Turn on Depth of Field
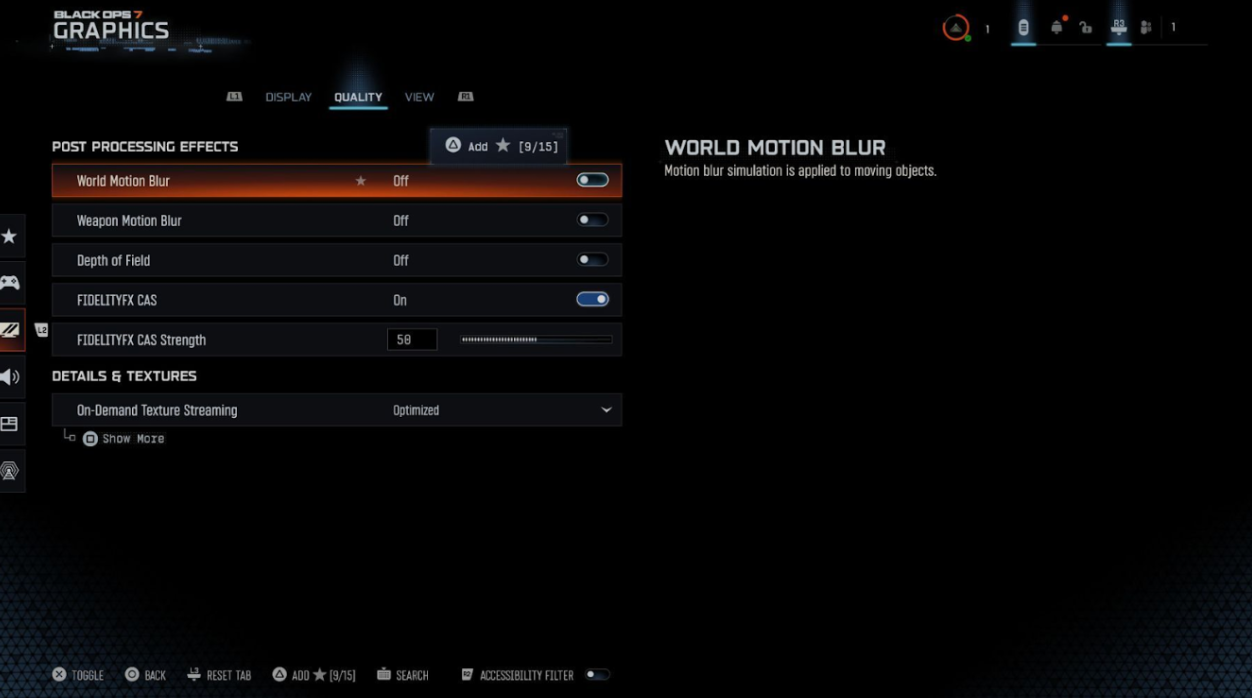This screenshot has height=698, width=1252. pyautogui.click(x=592, y=260)
